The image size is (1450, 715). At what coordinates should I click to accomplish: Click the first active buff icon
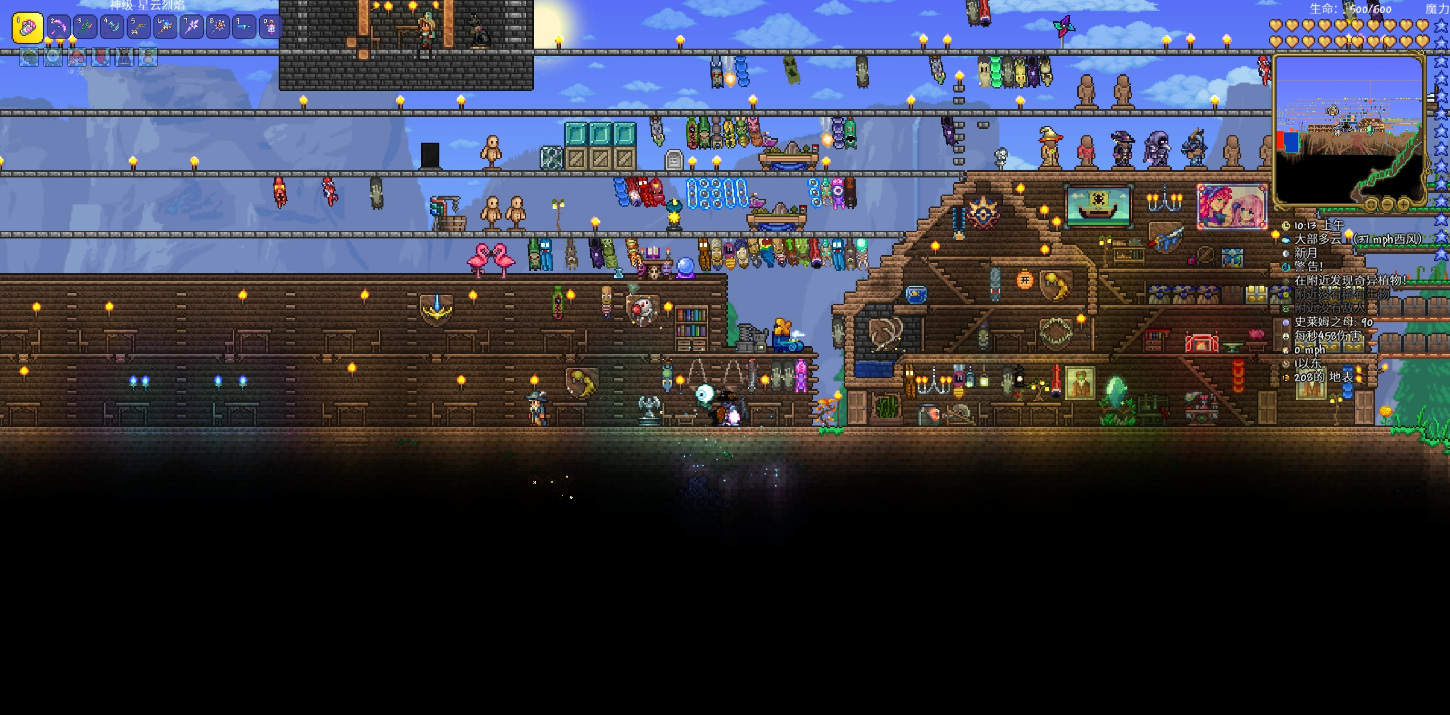29,57
